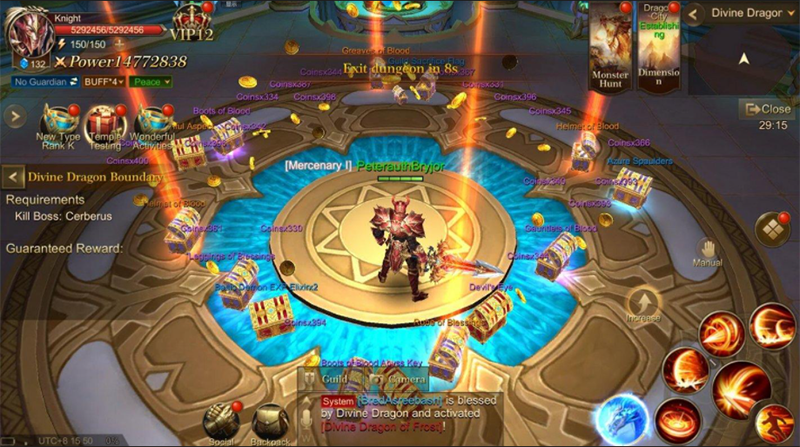This screenshot has width=800, height=447.
Task: Switch chat to the Guild channel
Action: point(334,380)
